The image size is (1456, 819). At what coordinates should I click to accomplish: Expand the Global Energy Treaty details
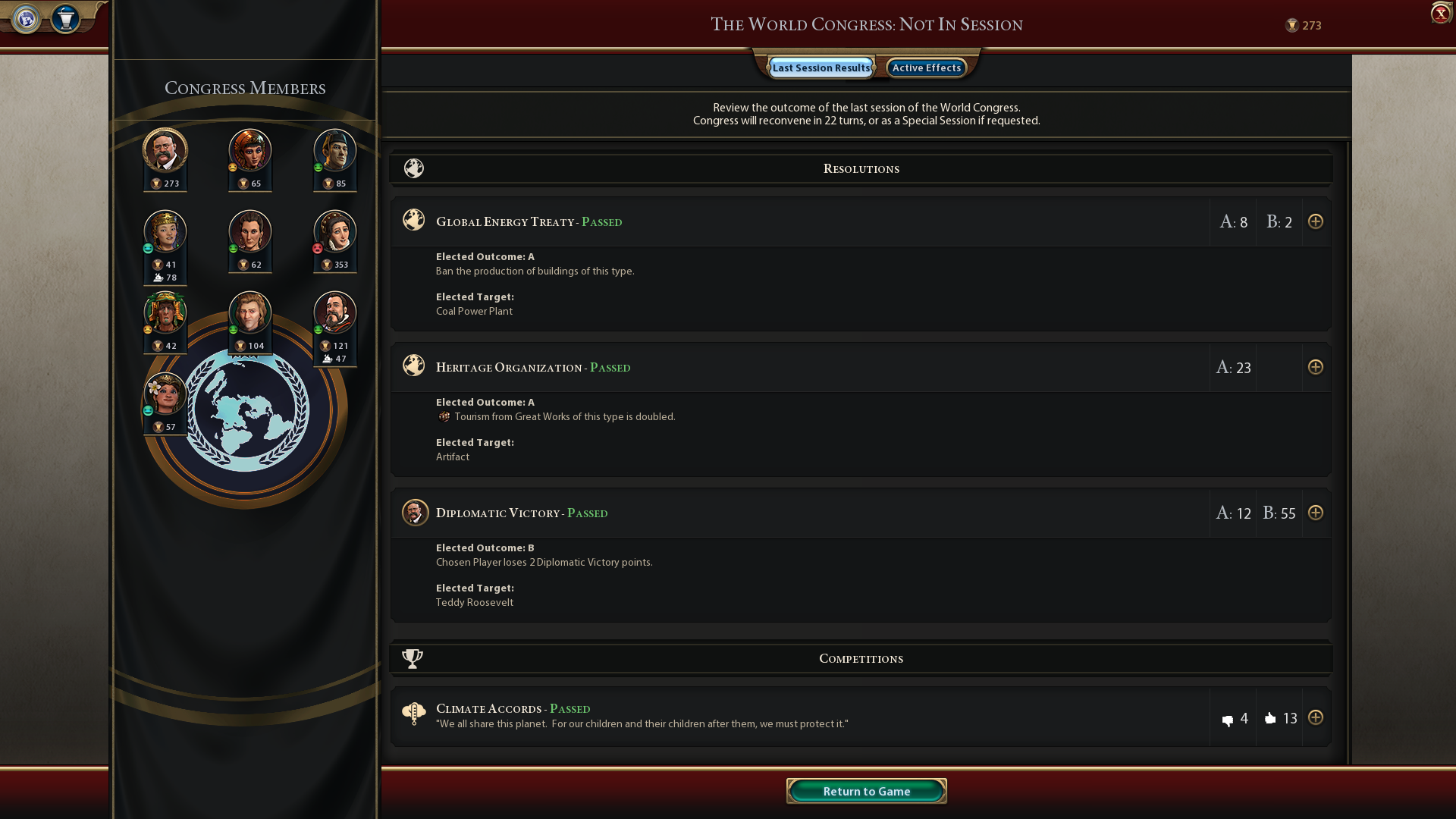(1315, 221)
